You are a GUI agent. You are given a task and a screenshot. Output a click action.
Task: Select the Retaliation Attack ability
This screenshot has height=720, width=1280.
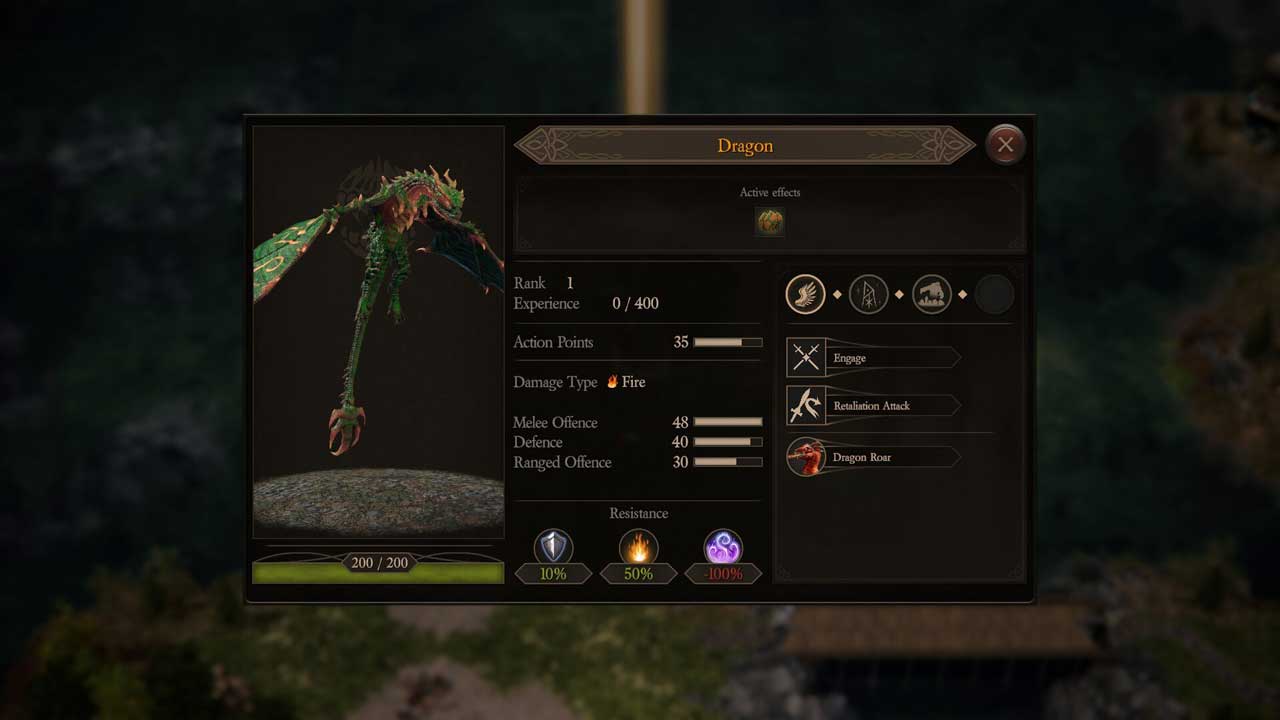[x=872, y=406]
